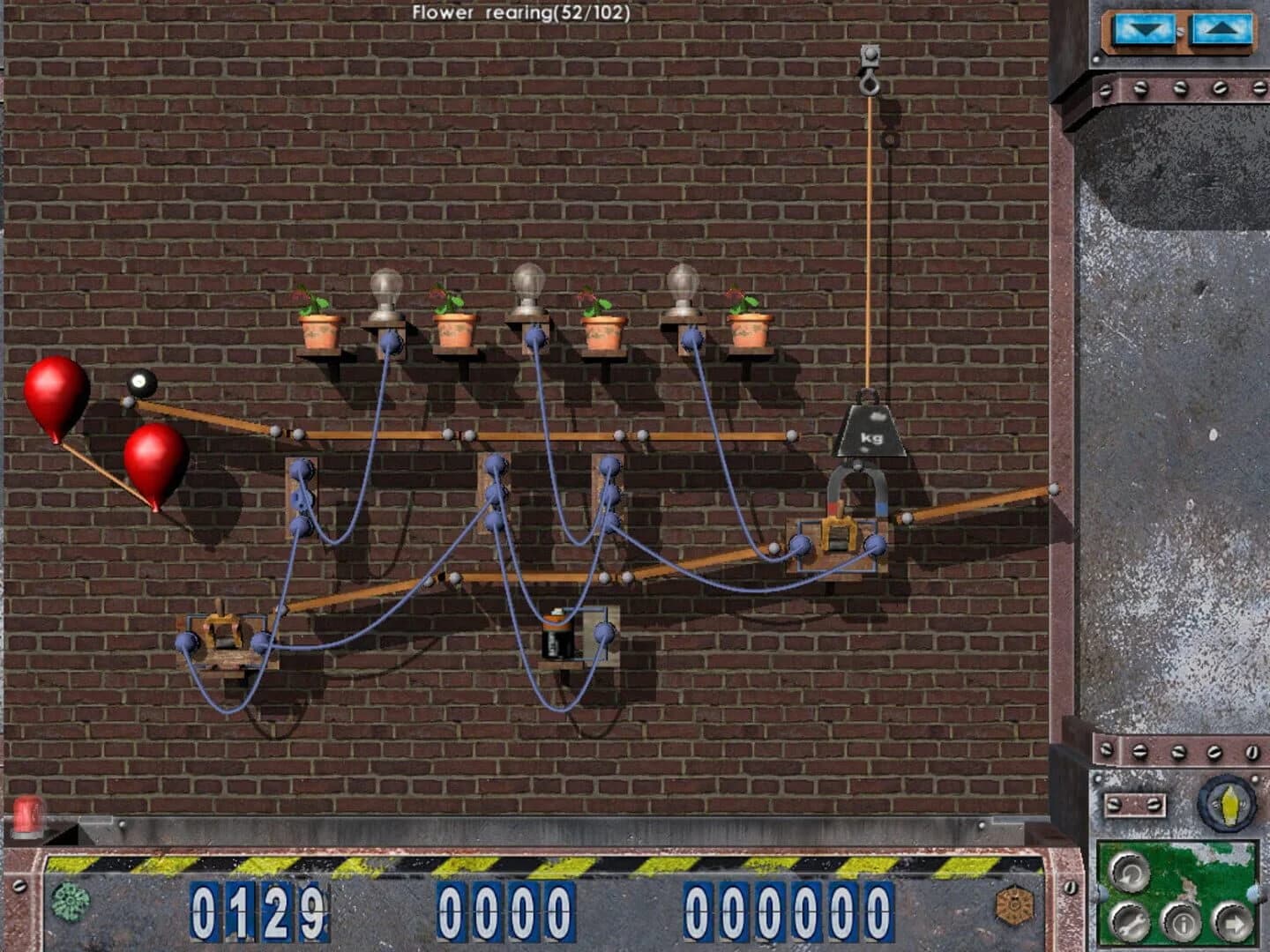Image resolution: width=1270 pixels, height=952 pixels.
Task: Click the bronze nut emblem right of the counters
Action: point(1014,905)
